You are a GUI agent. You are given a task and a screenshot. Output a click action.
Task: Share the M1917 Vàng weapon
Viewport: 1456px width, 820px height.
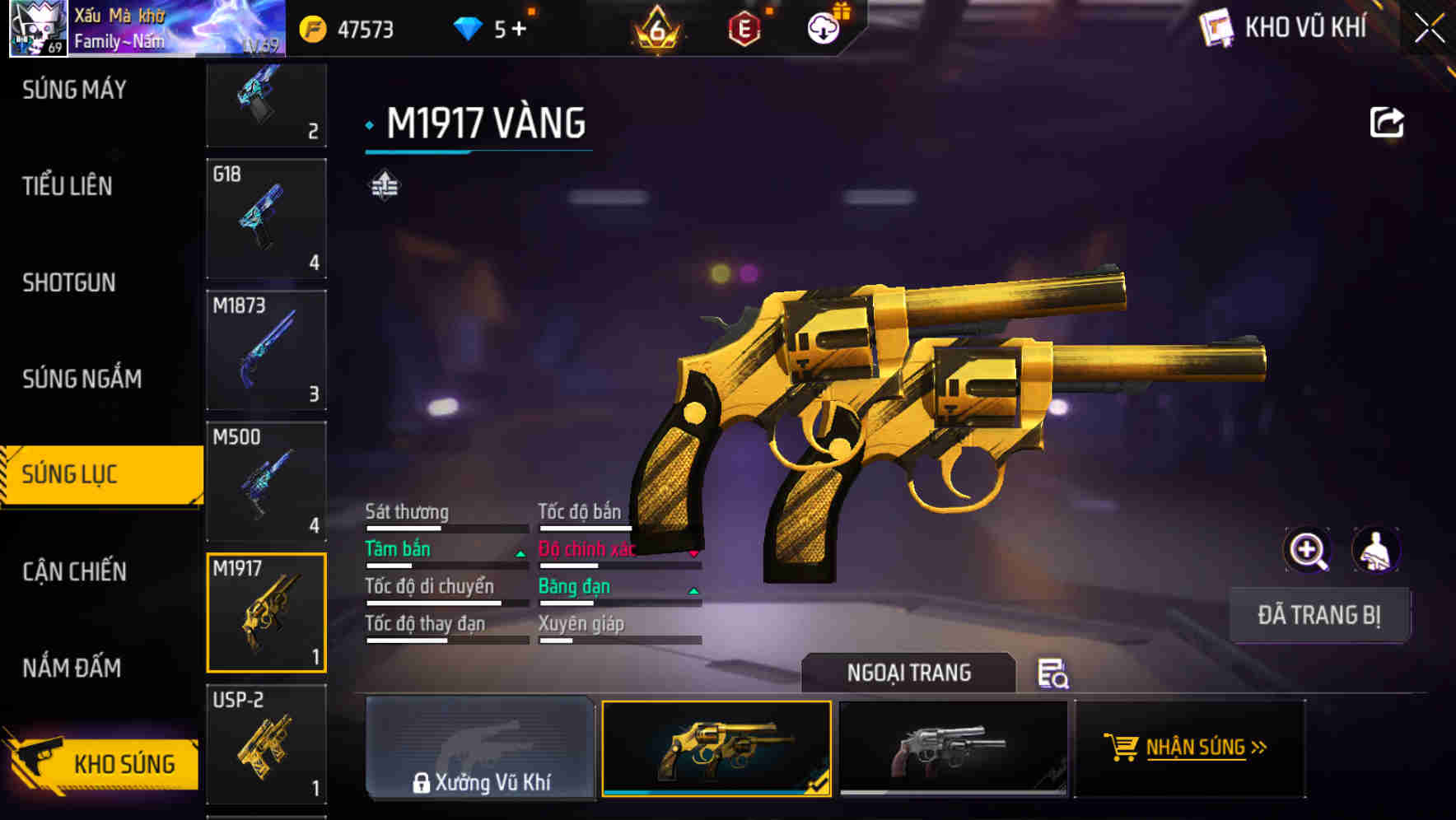[1388, 121]
